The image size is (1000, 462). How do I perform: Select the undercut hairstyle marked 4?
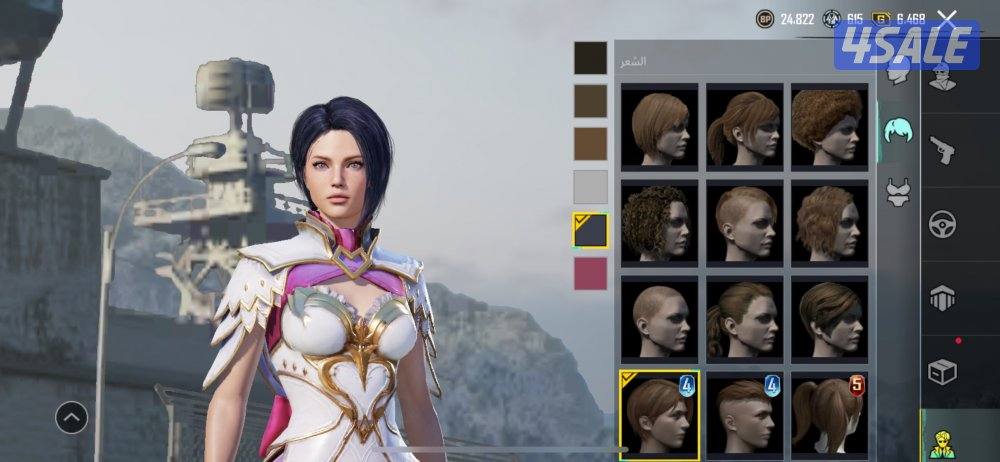745,413
